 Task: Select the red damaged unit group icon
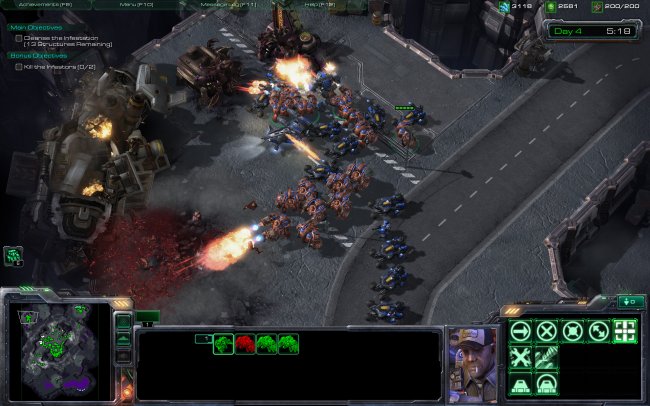point(245,344)
